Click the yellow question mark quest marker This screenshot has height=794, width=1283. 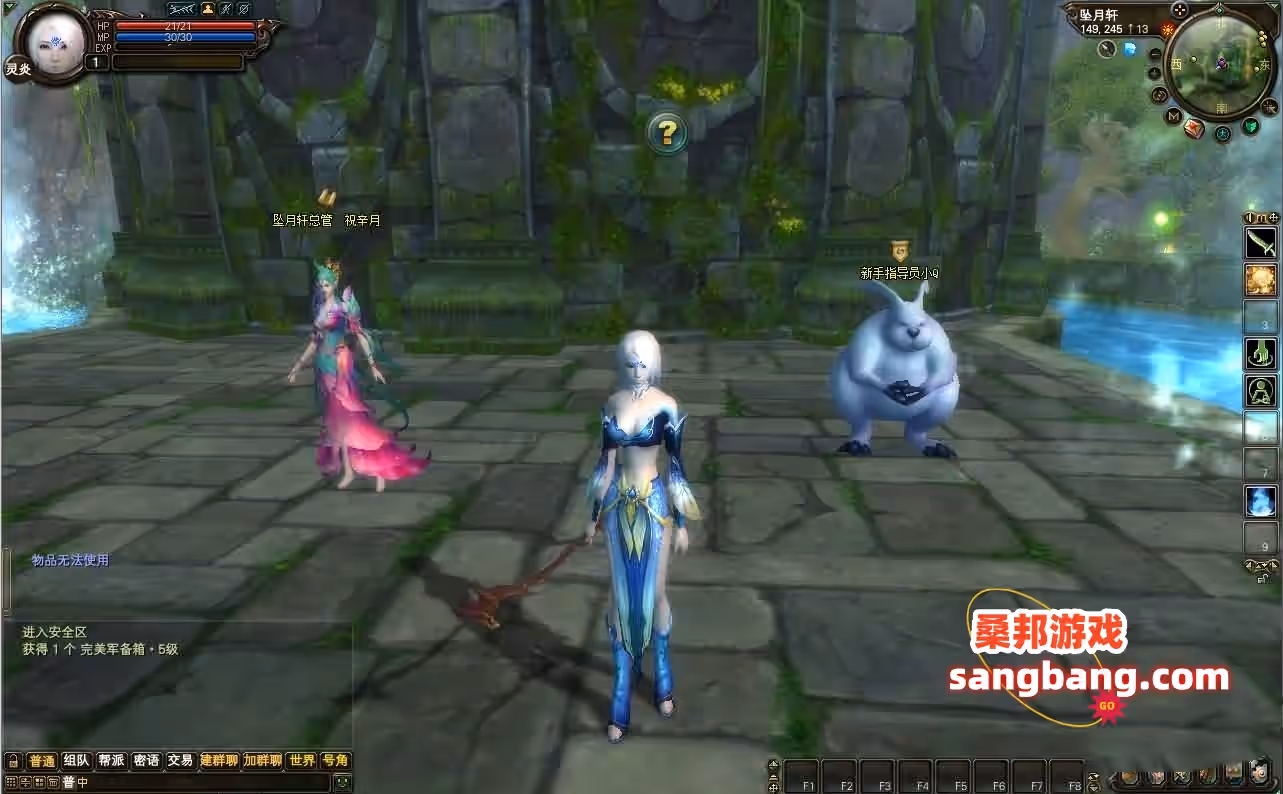666,131
